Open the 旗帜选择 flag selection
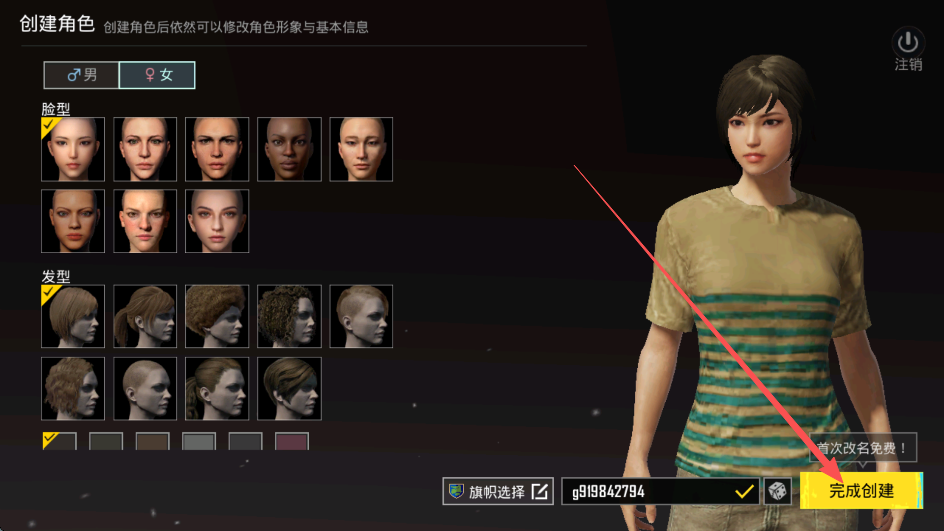944x531 pixels. coord(497,491)
